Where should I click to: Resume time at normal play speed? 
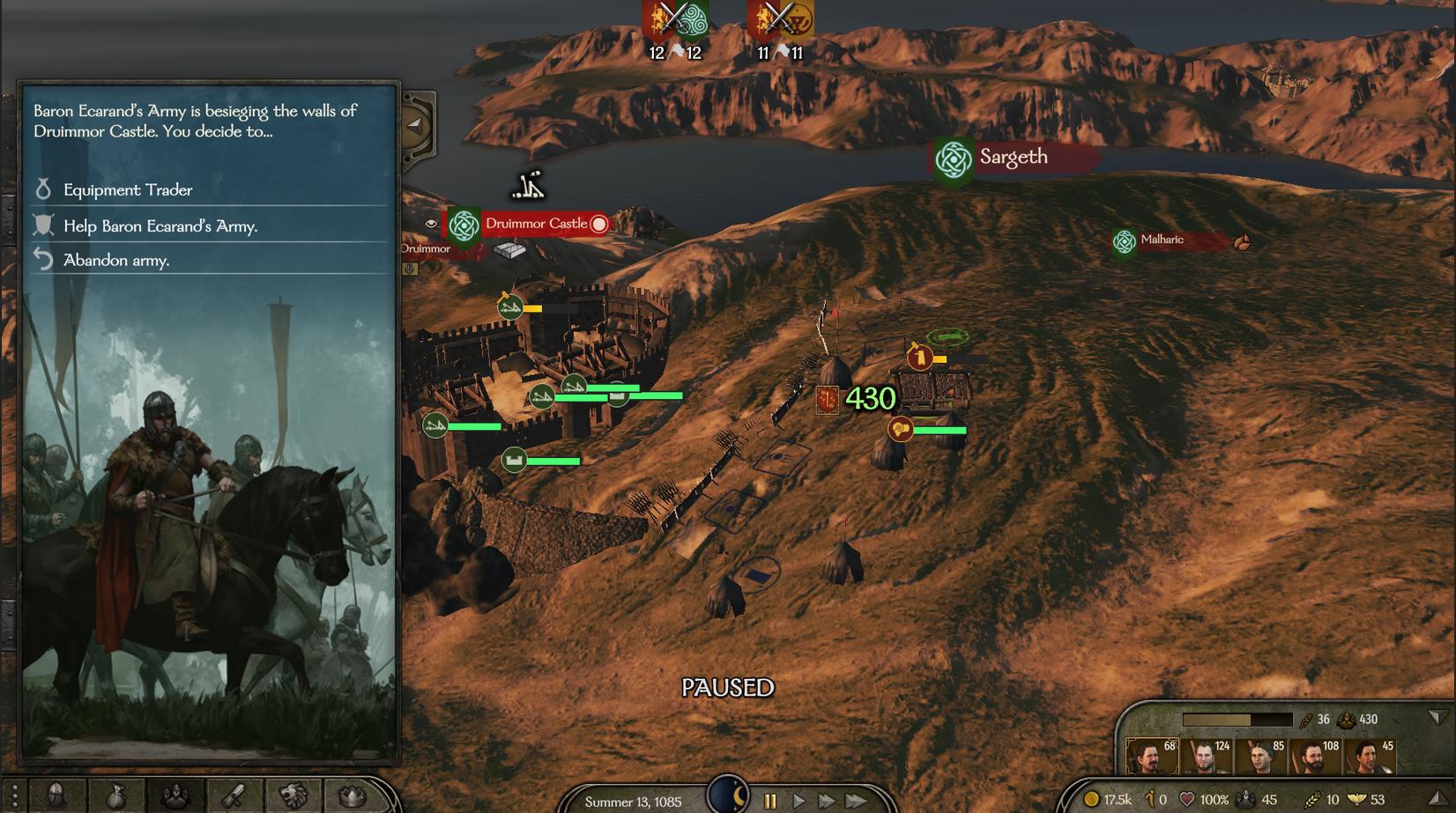[799, 801]
